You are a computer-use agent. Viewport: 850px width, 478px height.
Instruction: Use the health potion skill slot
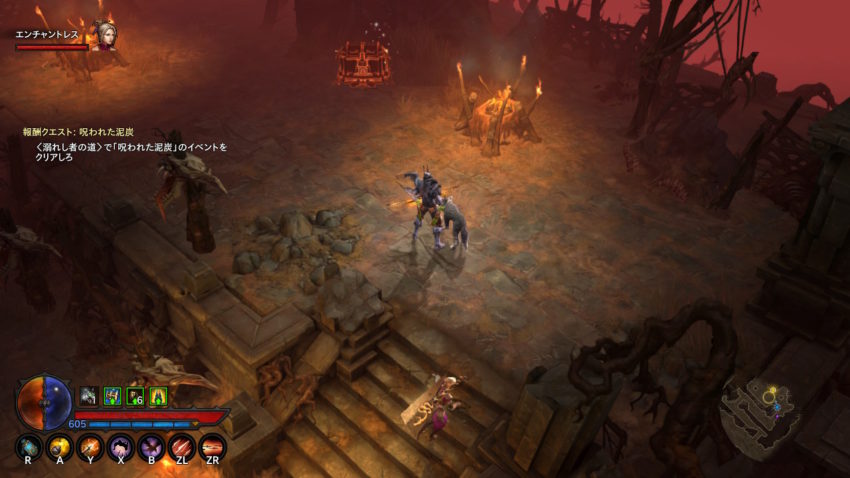pos(28,447)
